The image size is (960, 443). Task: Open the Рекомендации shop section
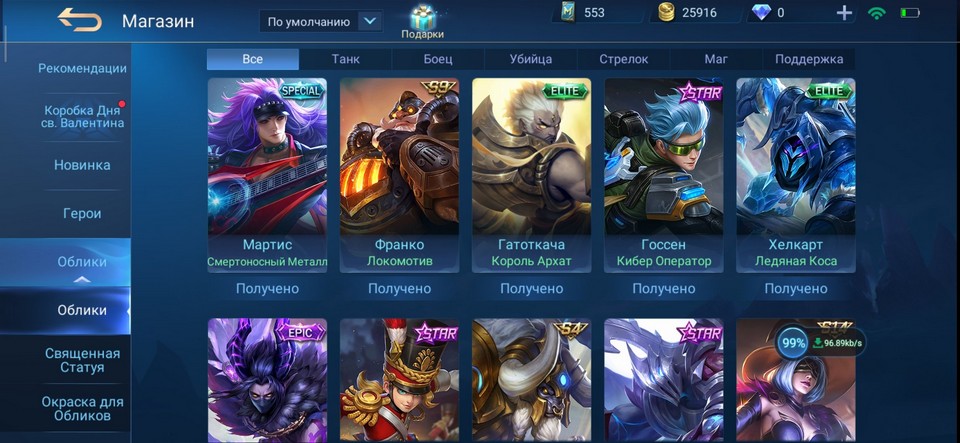pyautogui.click(x=82, y=69)
